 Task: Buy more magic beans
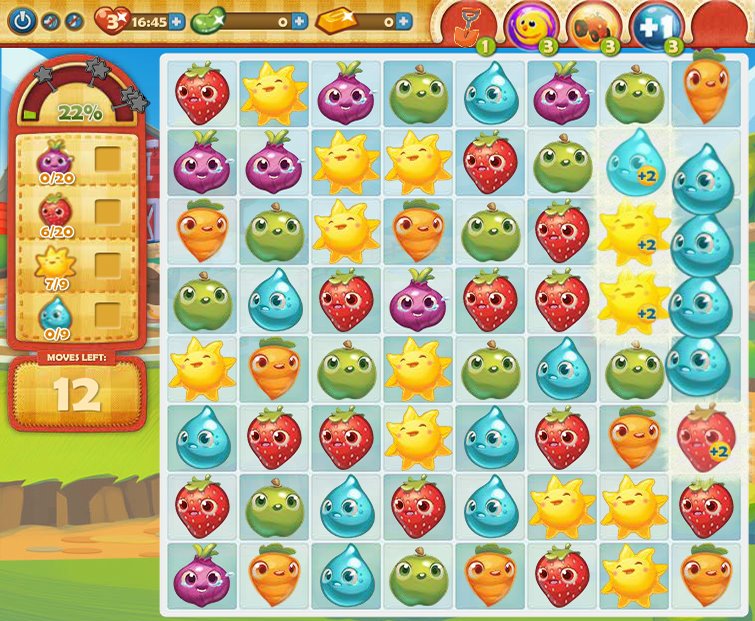299,21
